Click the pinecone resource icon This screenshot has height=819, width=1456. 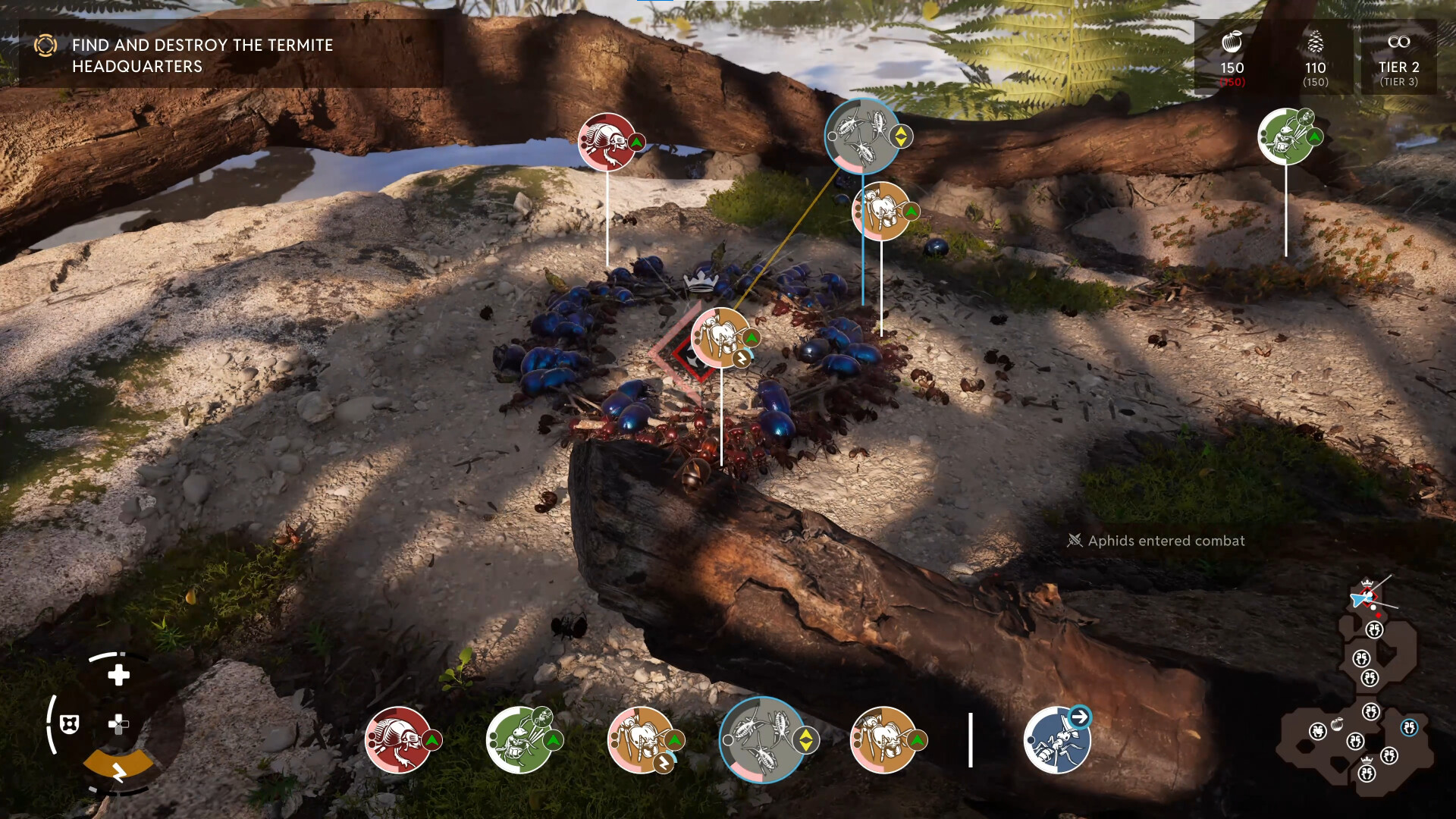tap(1316, 42)
